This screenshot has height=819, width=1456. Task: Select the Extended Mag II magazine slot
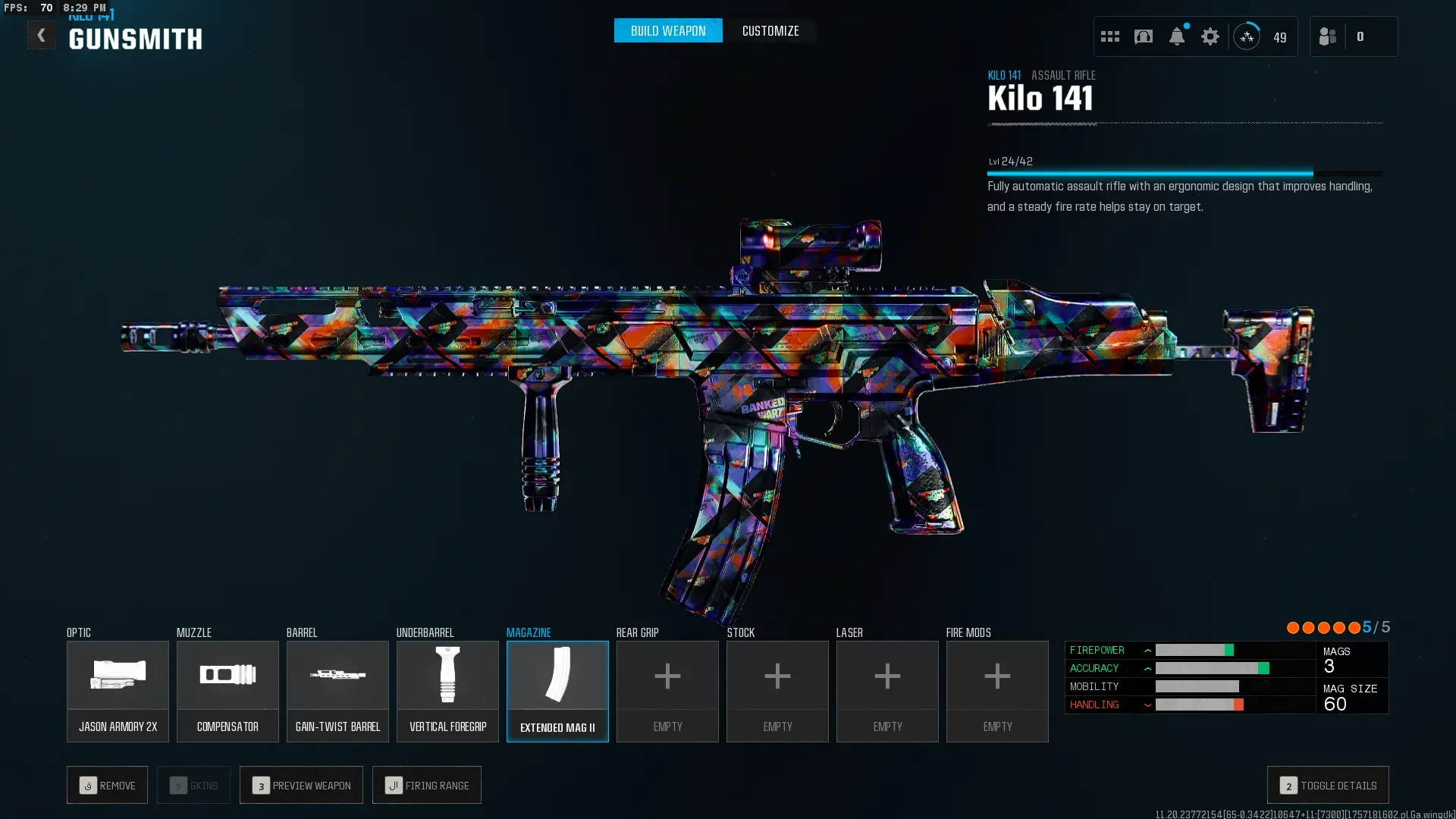coord(557,691)
